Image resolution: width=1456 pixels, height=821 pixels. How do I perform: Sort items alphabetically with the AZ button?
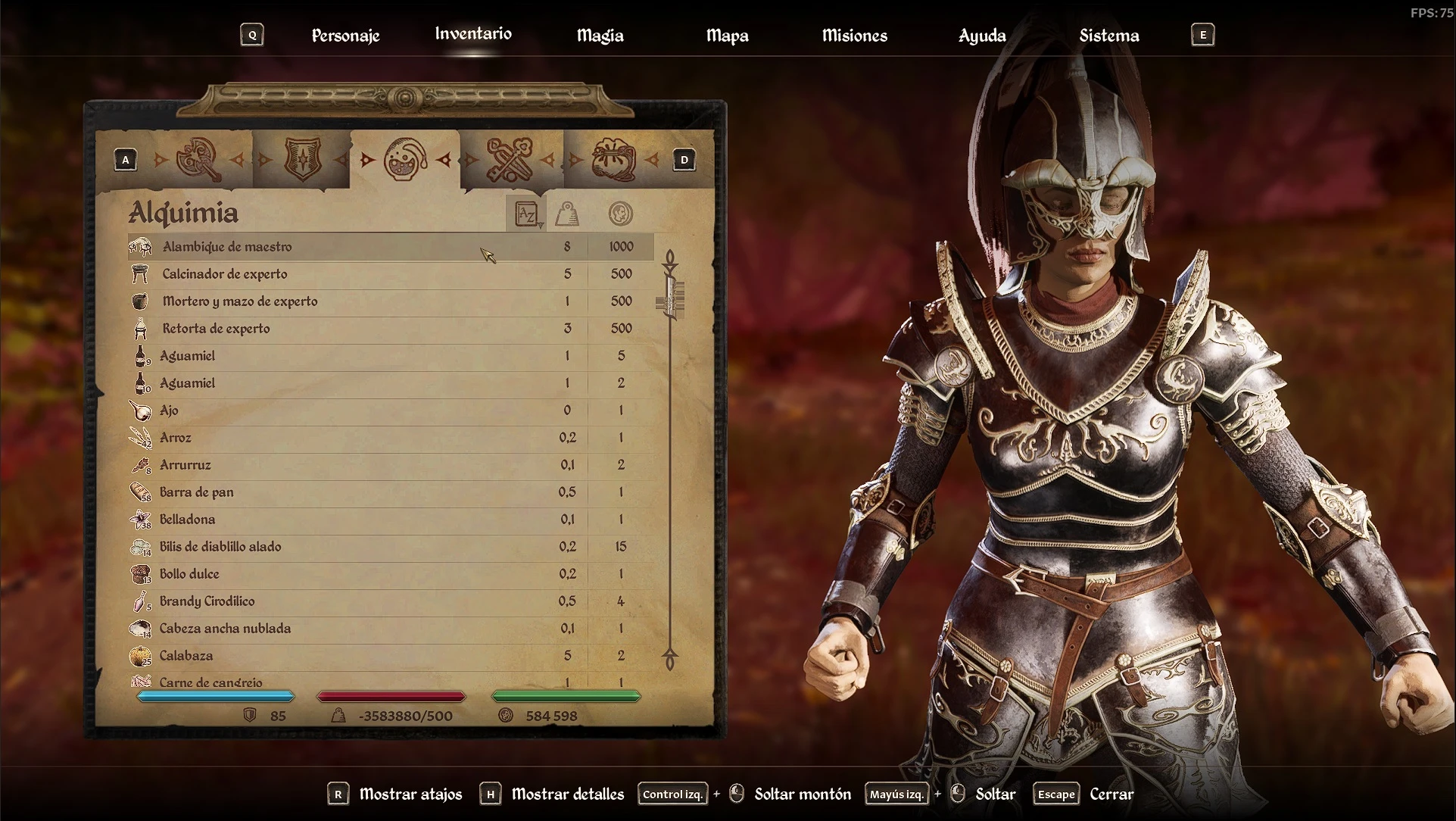click(526, 214)
